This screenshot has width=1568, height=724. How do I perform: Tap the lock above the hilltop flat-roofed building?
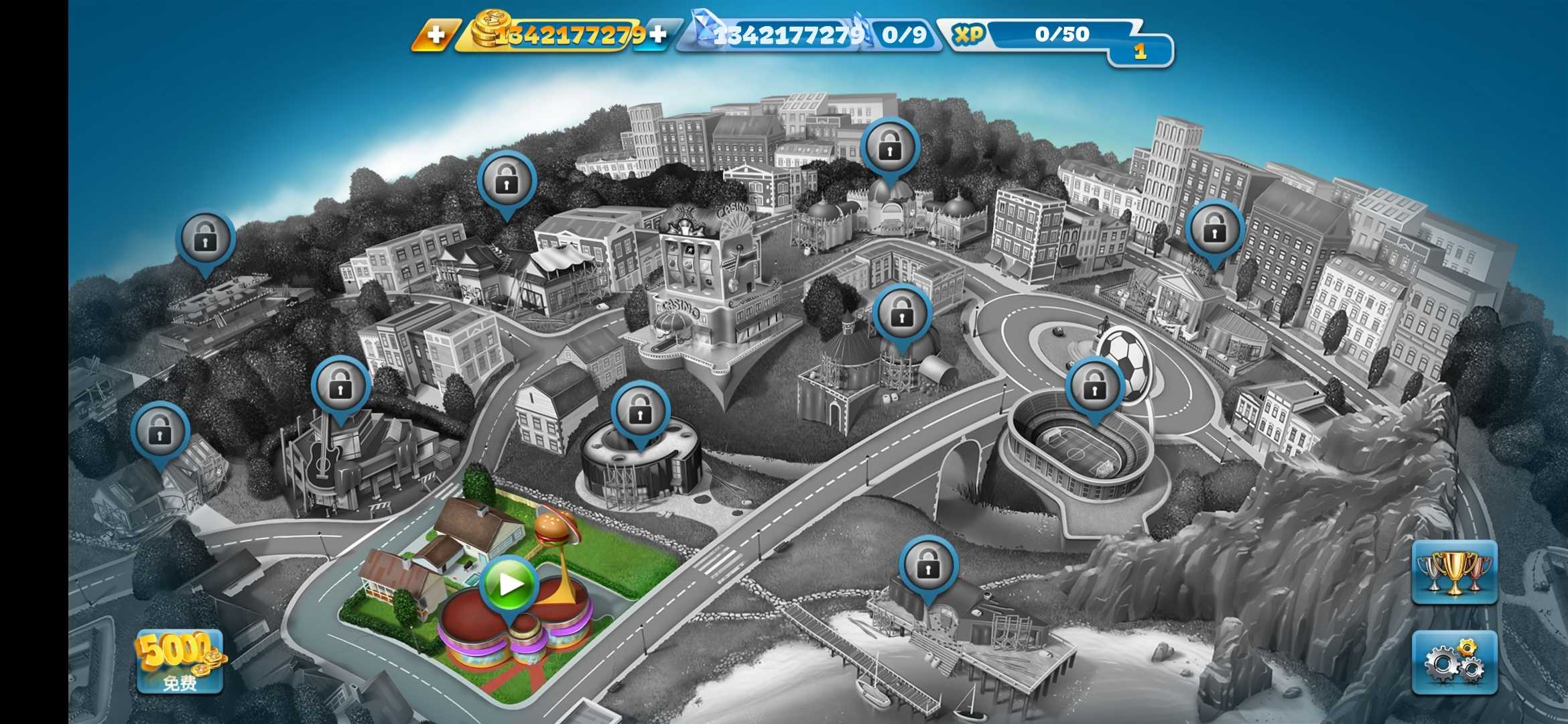(x=205, y=239)
